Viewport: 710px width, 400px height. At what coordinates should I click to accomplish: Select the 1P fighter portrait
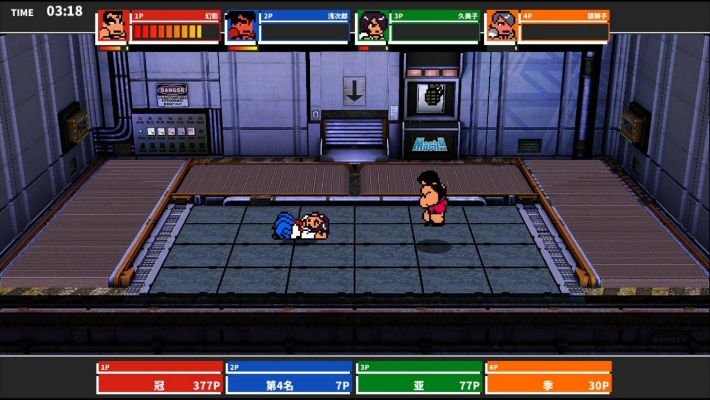[x=112, y=27]
